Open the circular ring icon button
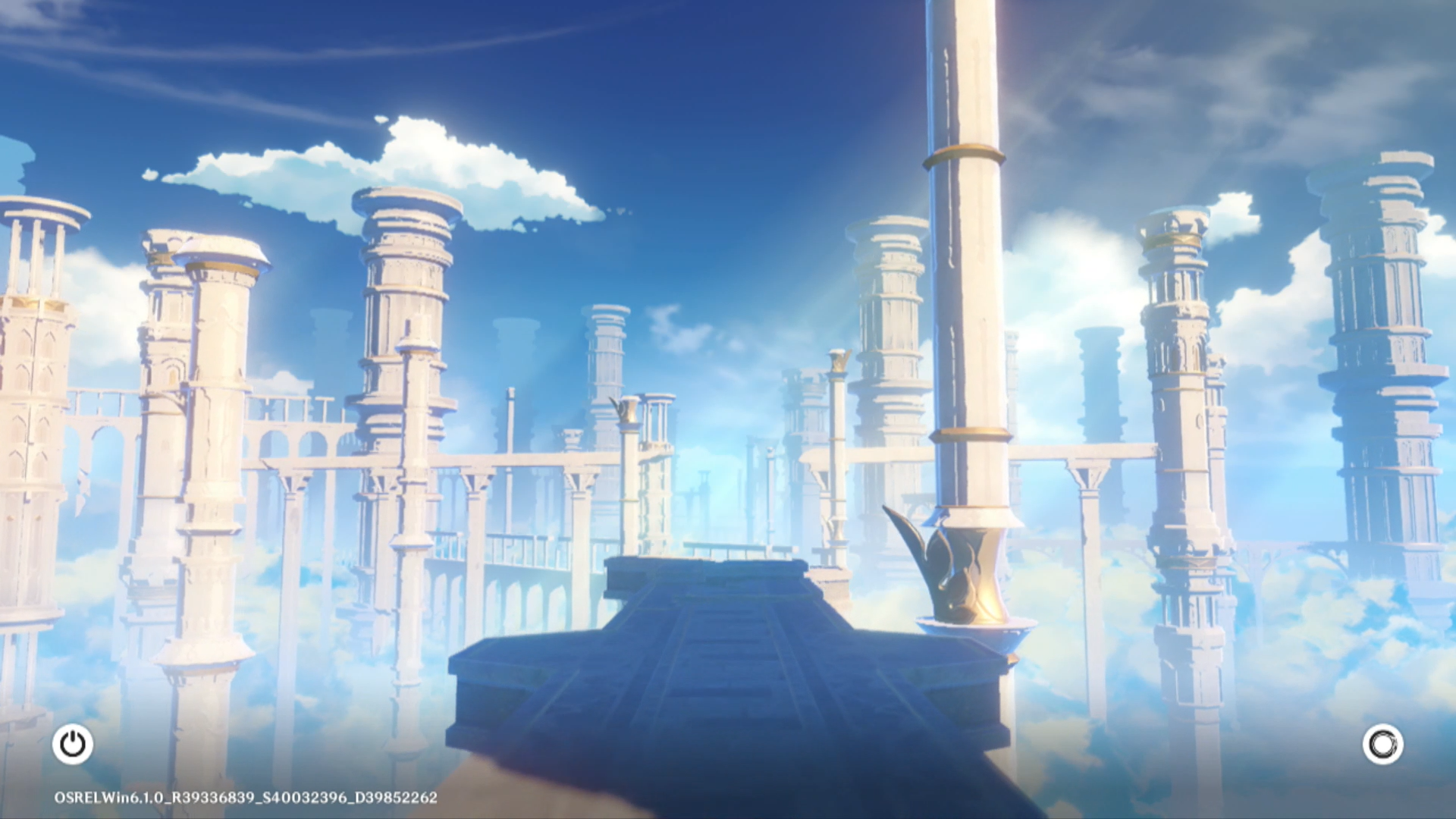 (x=1382, y=744)
